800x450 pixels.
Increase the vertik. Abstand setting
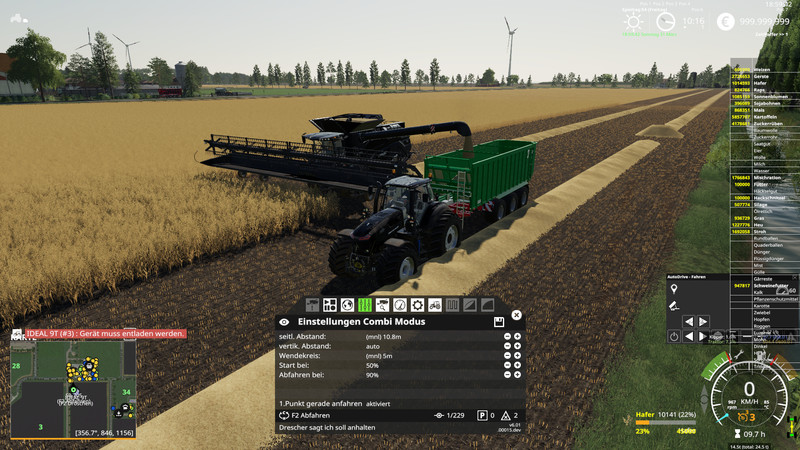tap(516, 346)
